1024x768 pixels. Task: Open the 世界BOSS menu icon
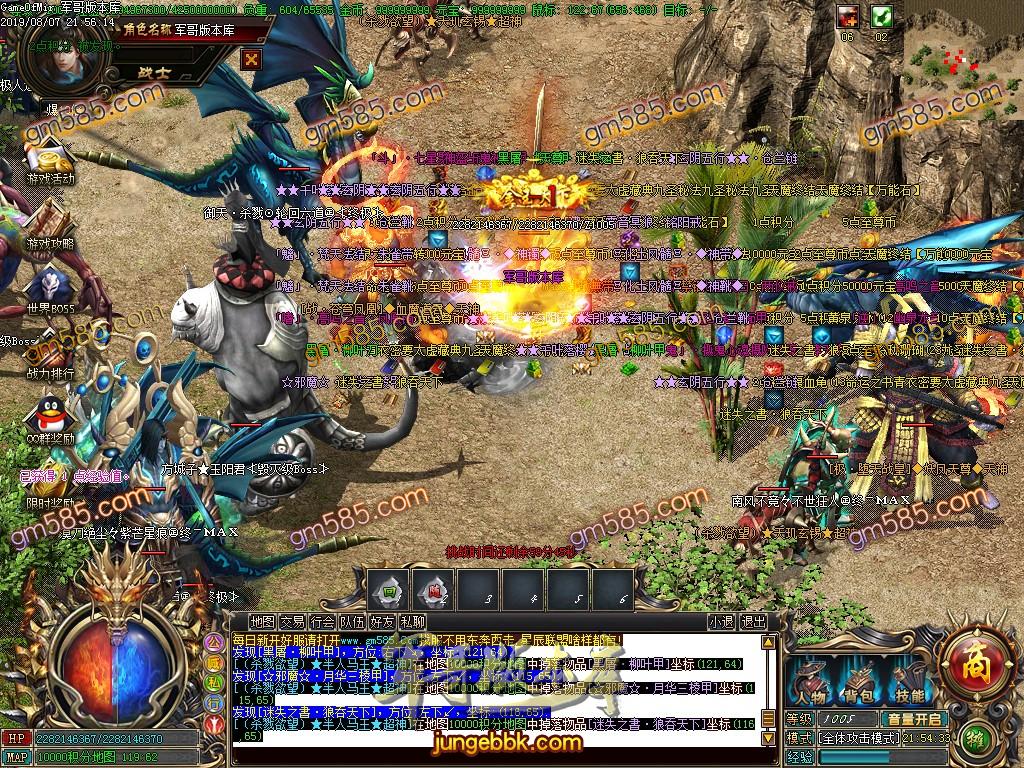tap(52, 290)
